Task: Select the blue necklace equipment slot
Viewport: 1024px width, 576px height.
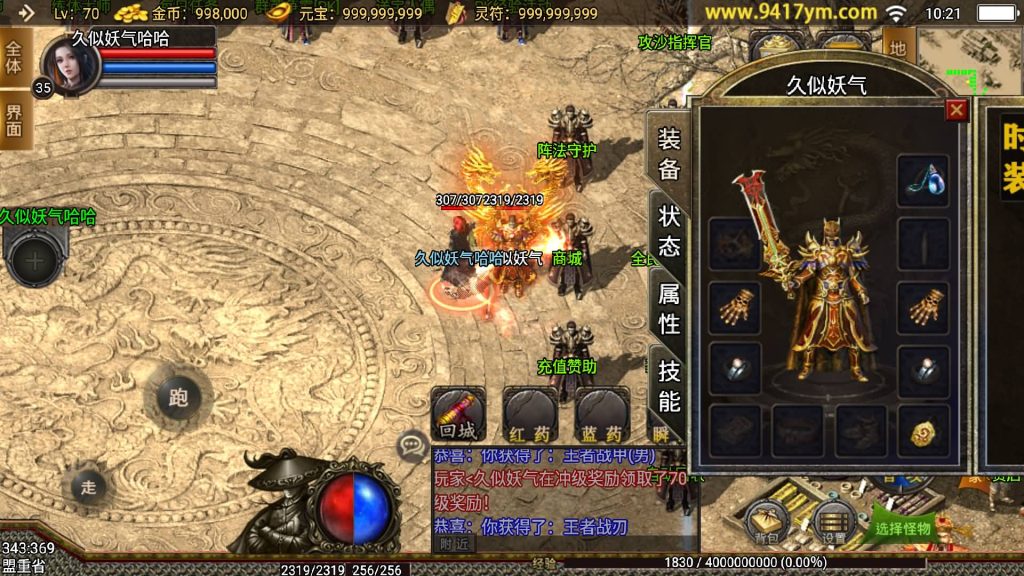Action: 922,181
